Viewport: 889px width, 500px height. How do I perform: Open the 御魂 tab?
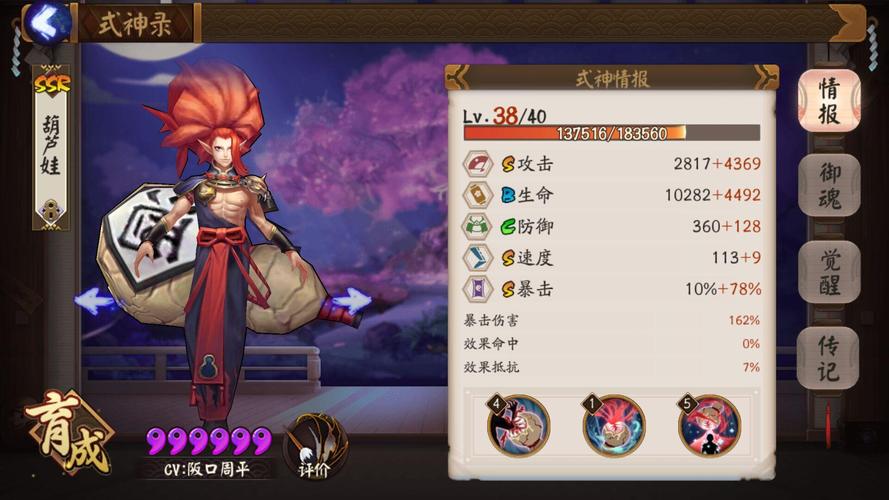829,186
